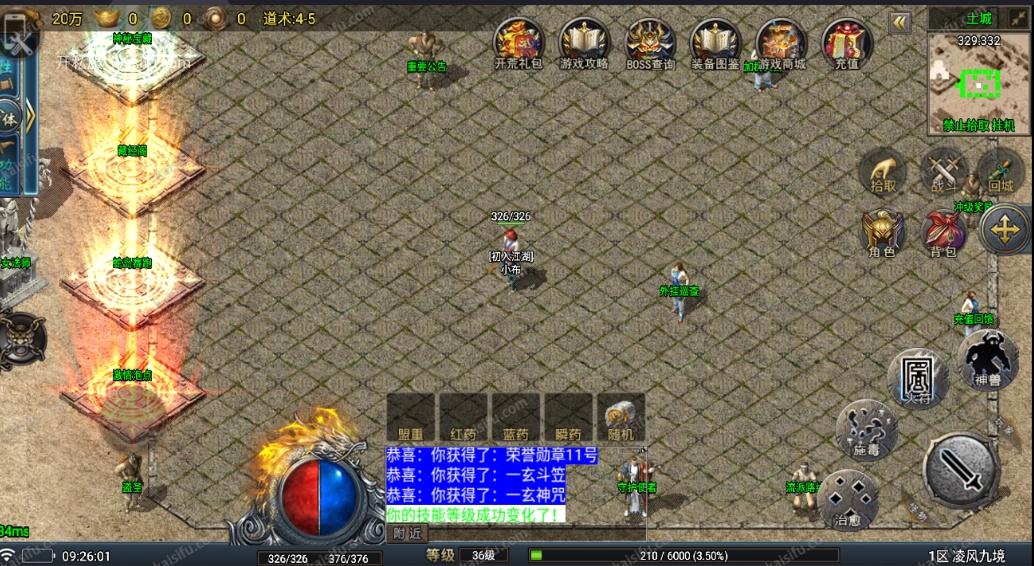
Task: Open the 充值 recharge gift box
Action: [x=846, y=42]
